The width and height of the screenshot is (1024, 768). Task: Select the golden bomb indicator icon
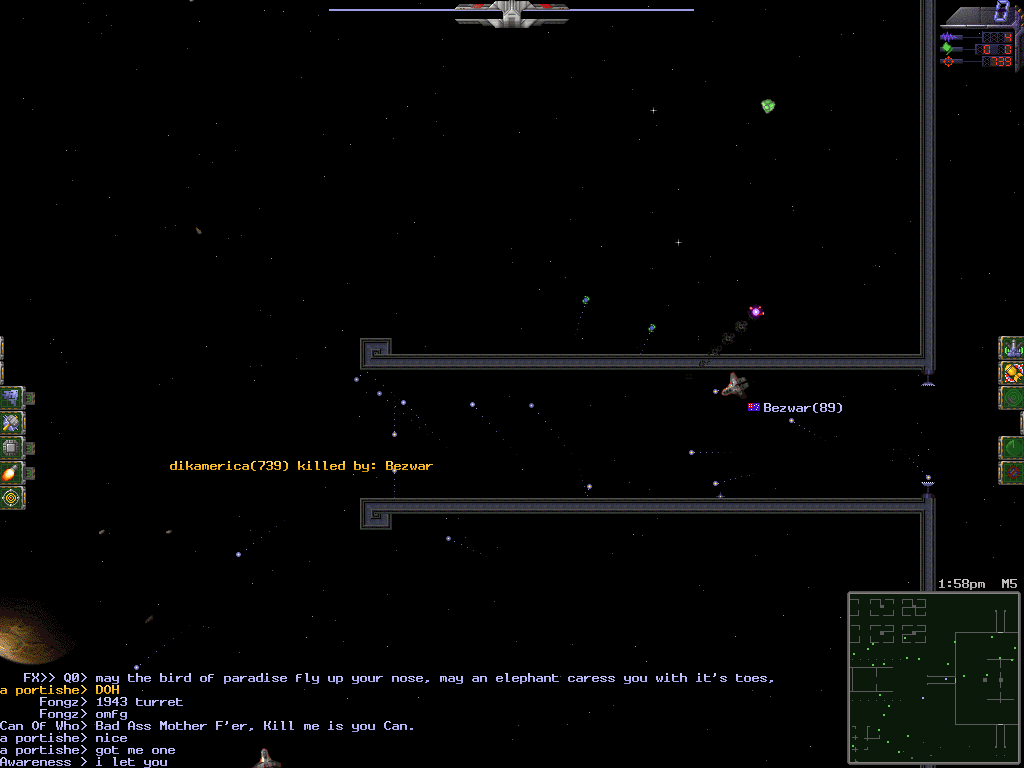coord(1012,373)
